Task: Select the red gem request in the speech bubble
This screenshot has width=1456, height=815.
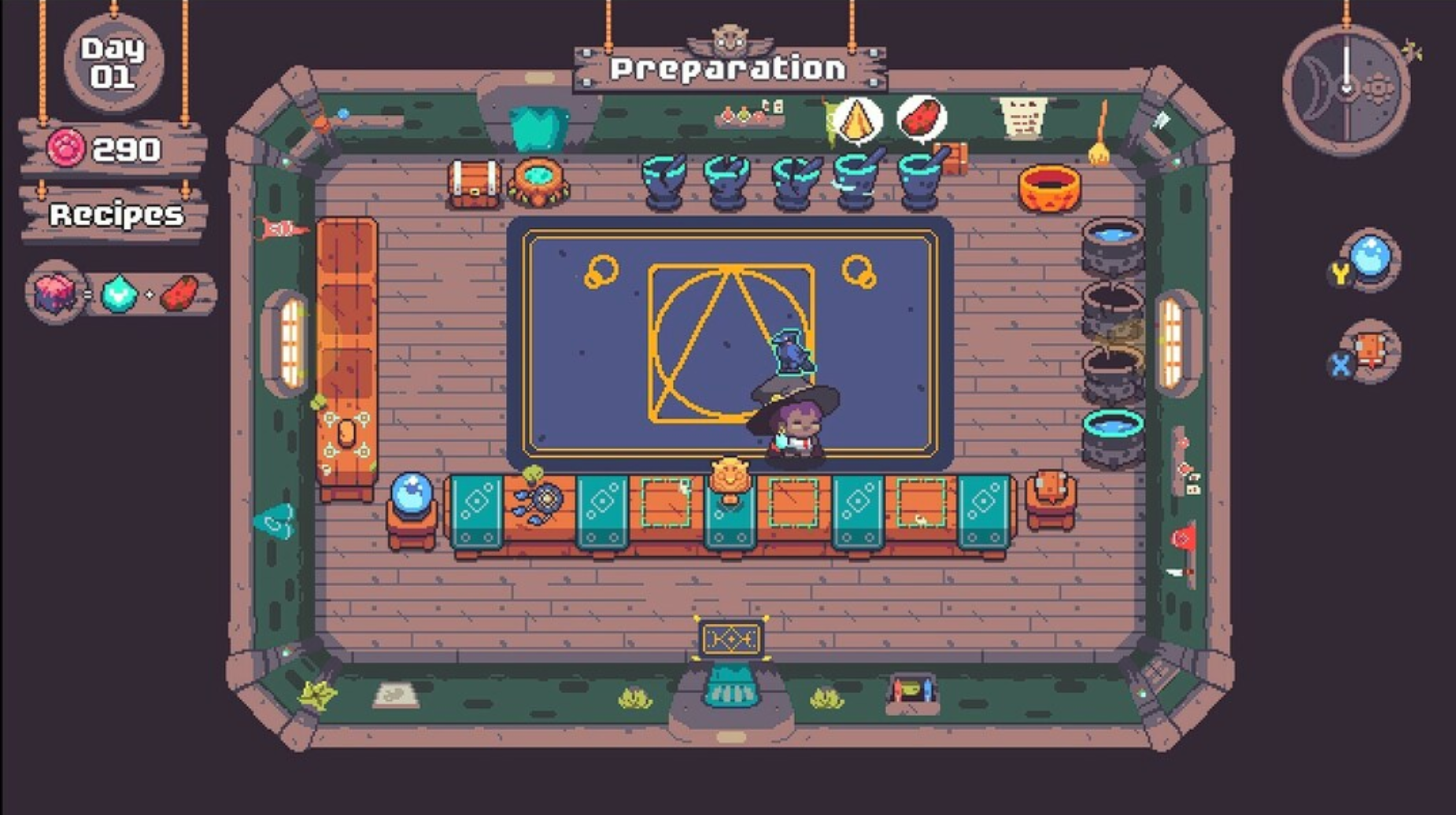Action: pyautogui.click(x=919, y=116)
